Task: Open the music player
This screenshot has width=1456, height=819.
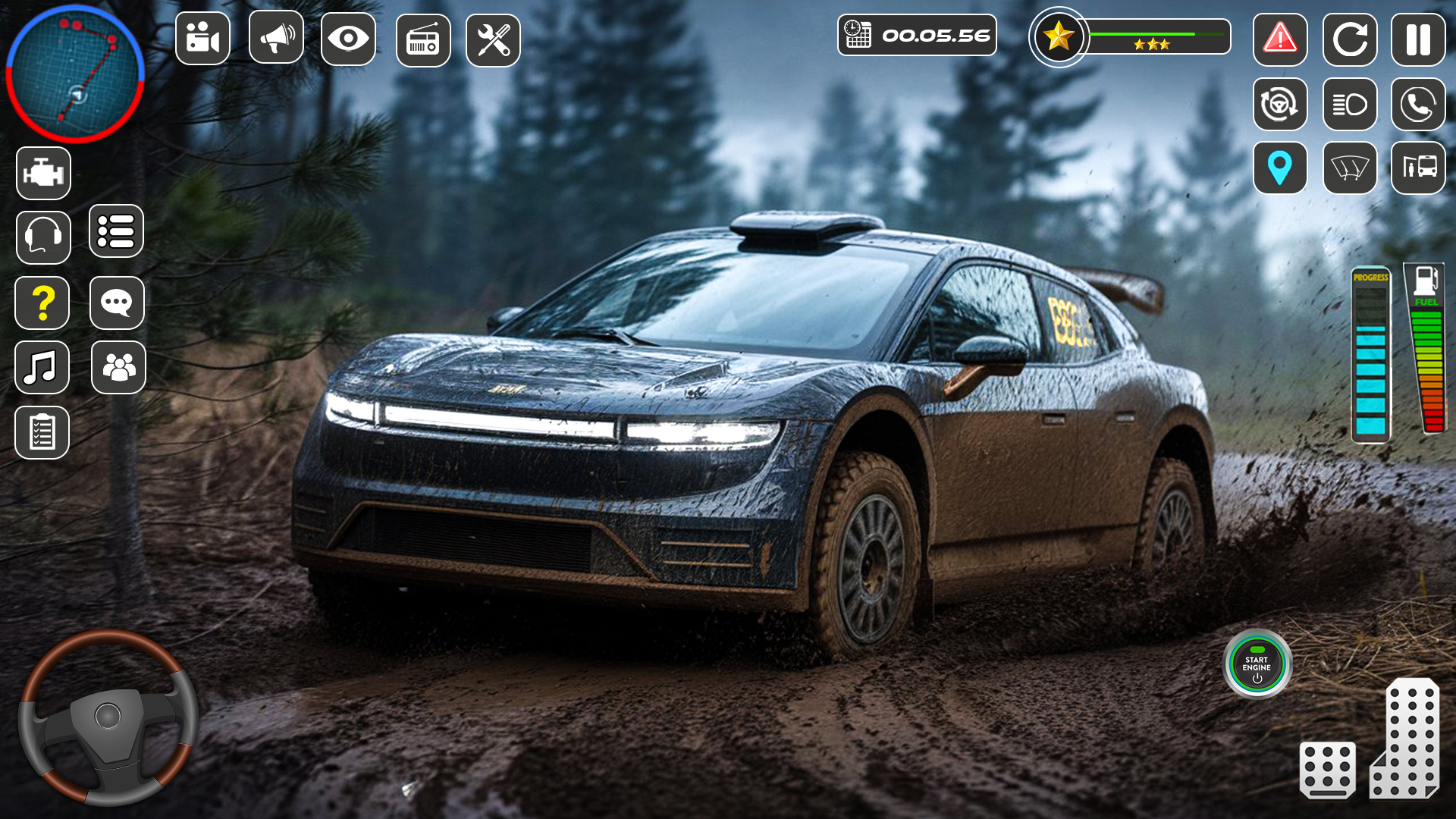Action: tap(42, 368)
